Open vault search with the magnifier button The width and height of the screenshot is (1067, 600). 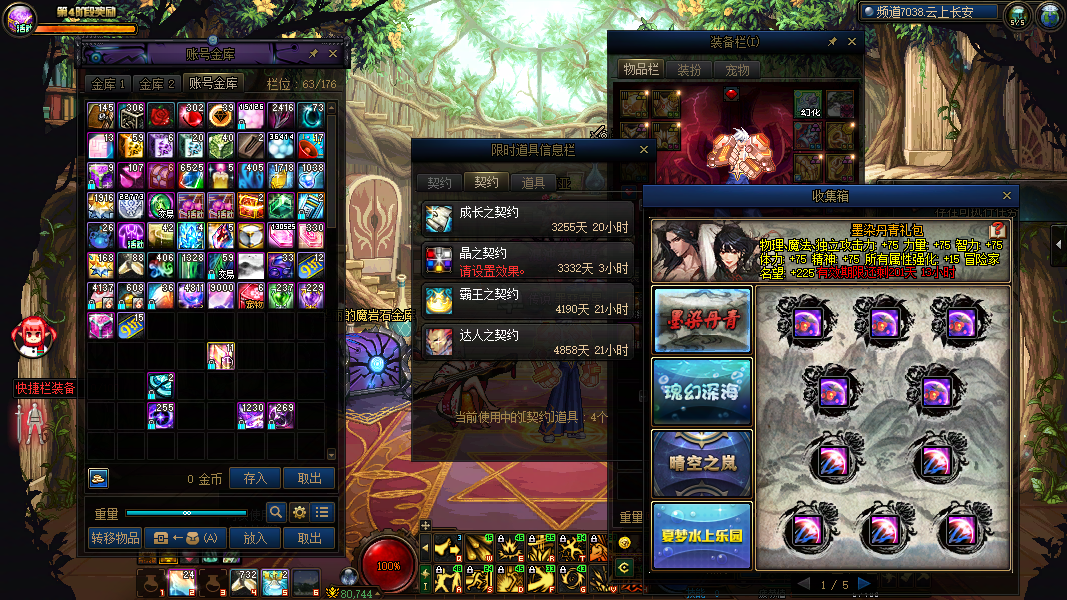click(x=276, y=513)
